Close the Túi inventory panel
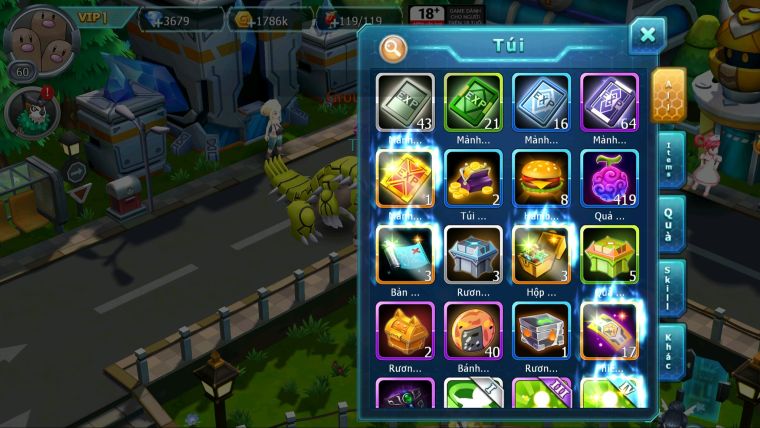The height and width of the screenshot is (428, 760). pyautogui.click(x=647, y=37)
